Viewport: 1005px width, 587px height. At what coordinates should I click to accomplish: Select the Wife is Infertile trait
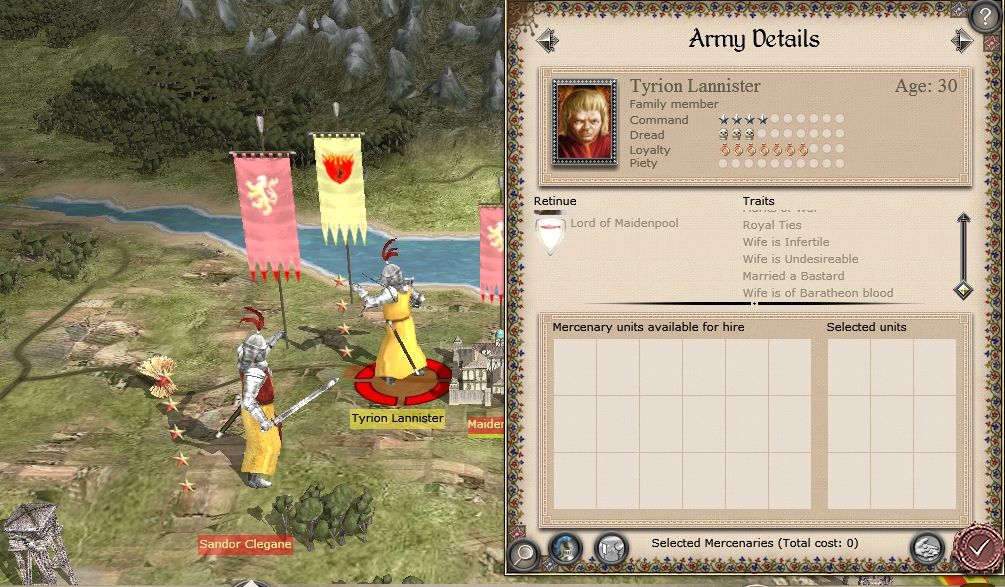coord(785,242)
